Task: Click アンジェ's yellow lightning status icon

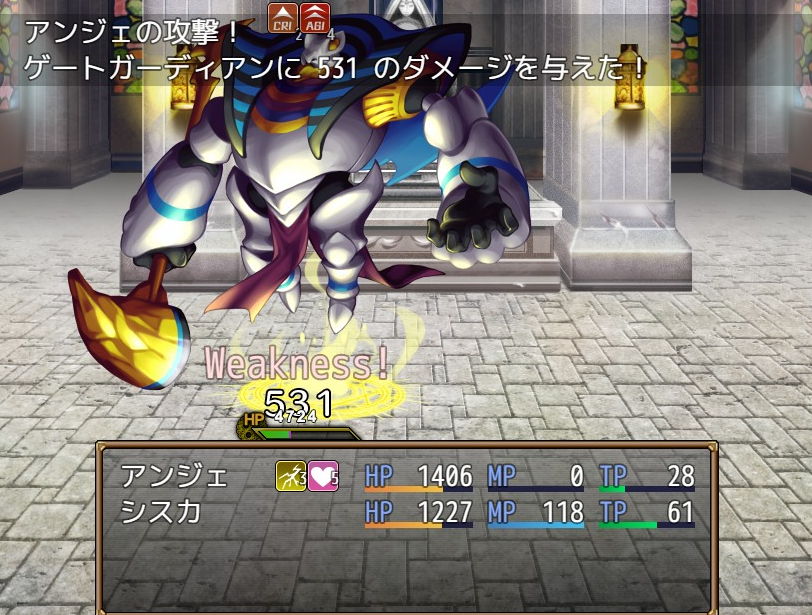Action: (290, 476)
